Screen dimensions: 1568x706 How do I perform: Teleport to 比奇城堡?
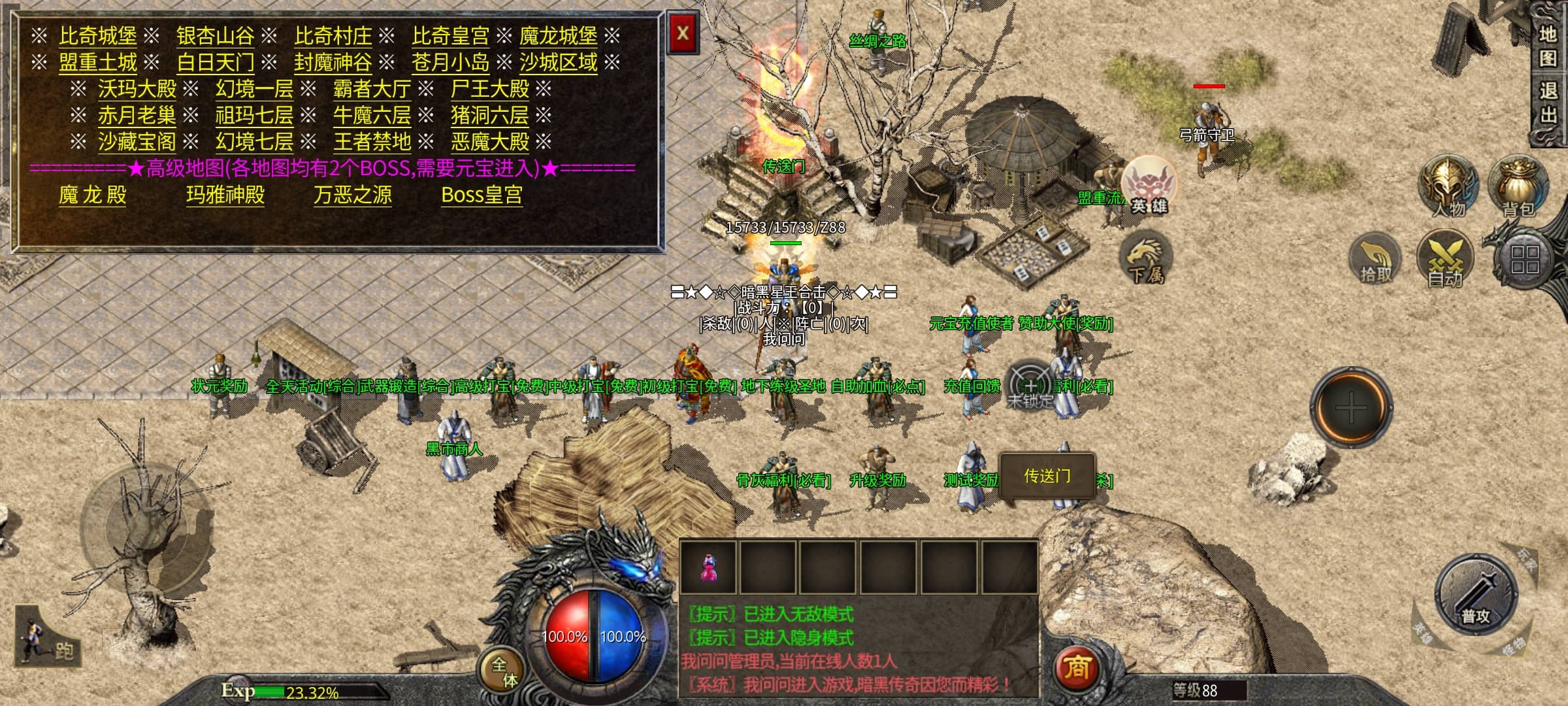pyautogui.click(x=98, y=36)
